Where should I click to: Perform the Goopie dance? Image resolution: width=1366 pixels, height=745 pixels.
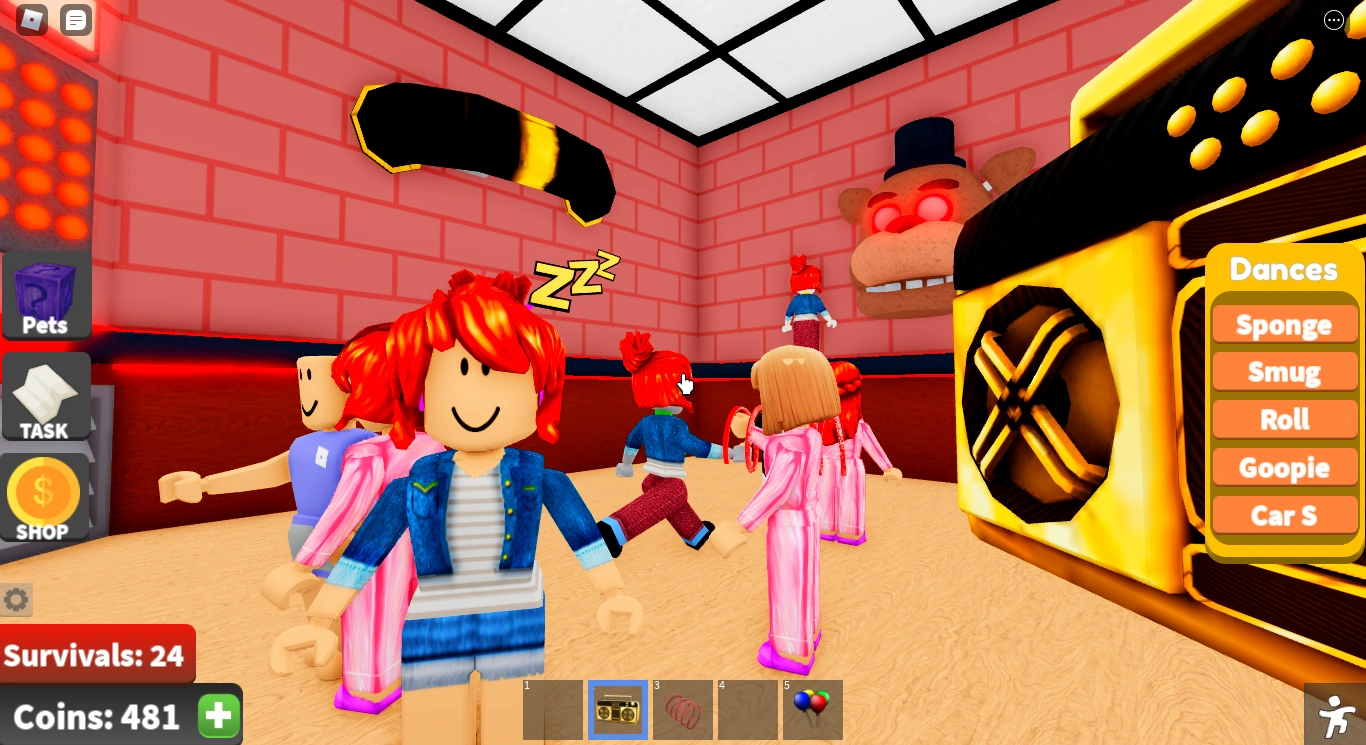[x=1284, y=467]
